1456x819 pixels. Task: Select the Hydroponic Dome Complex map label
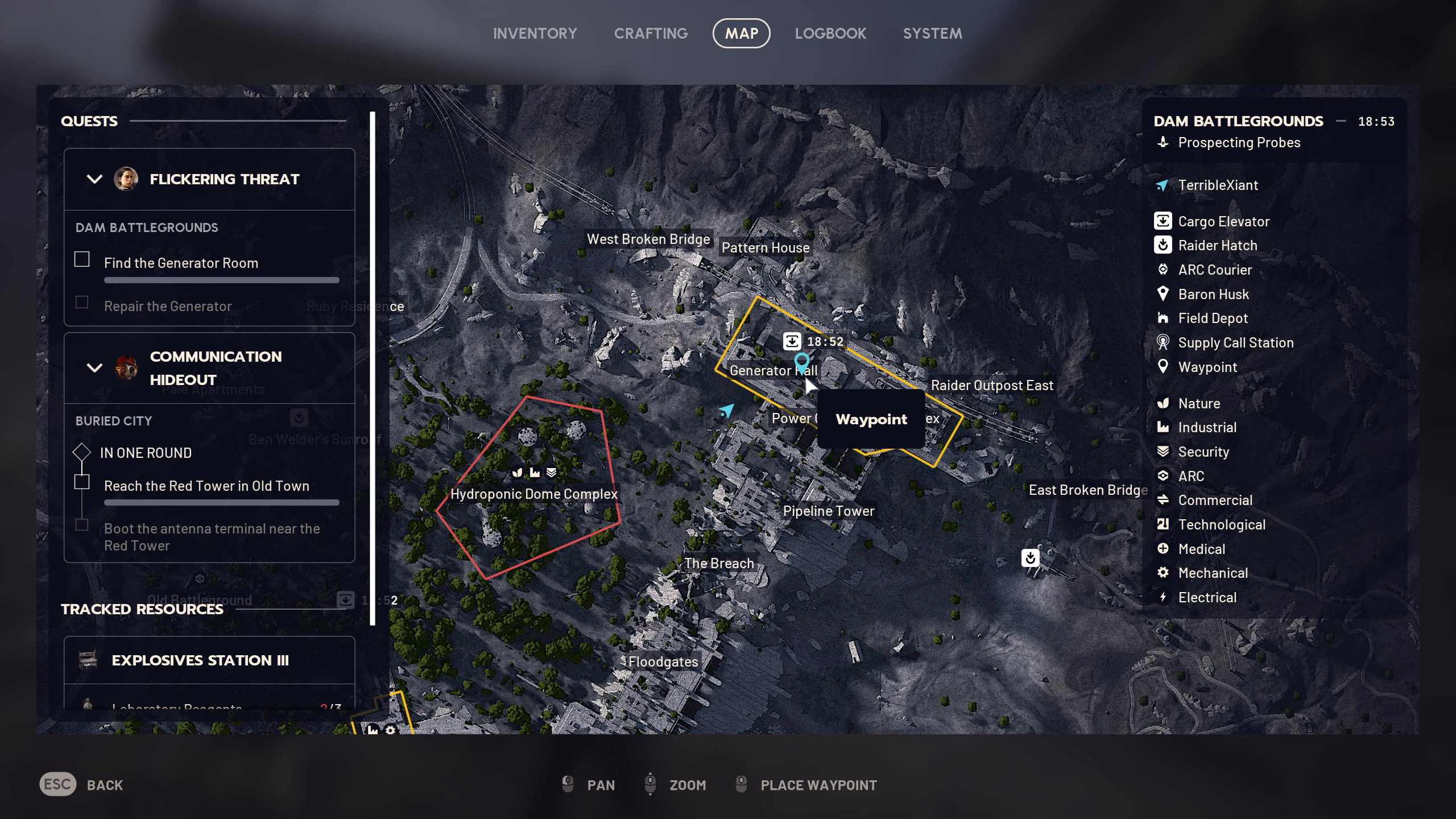[x=533, y=494]
